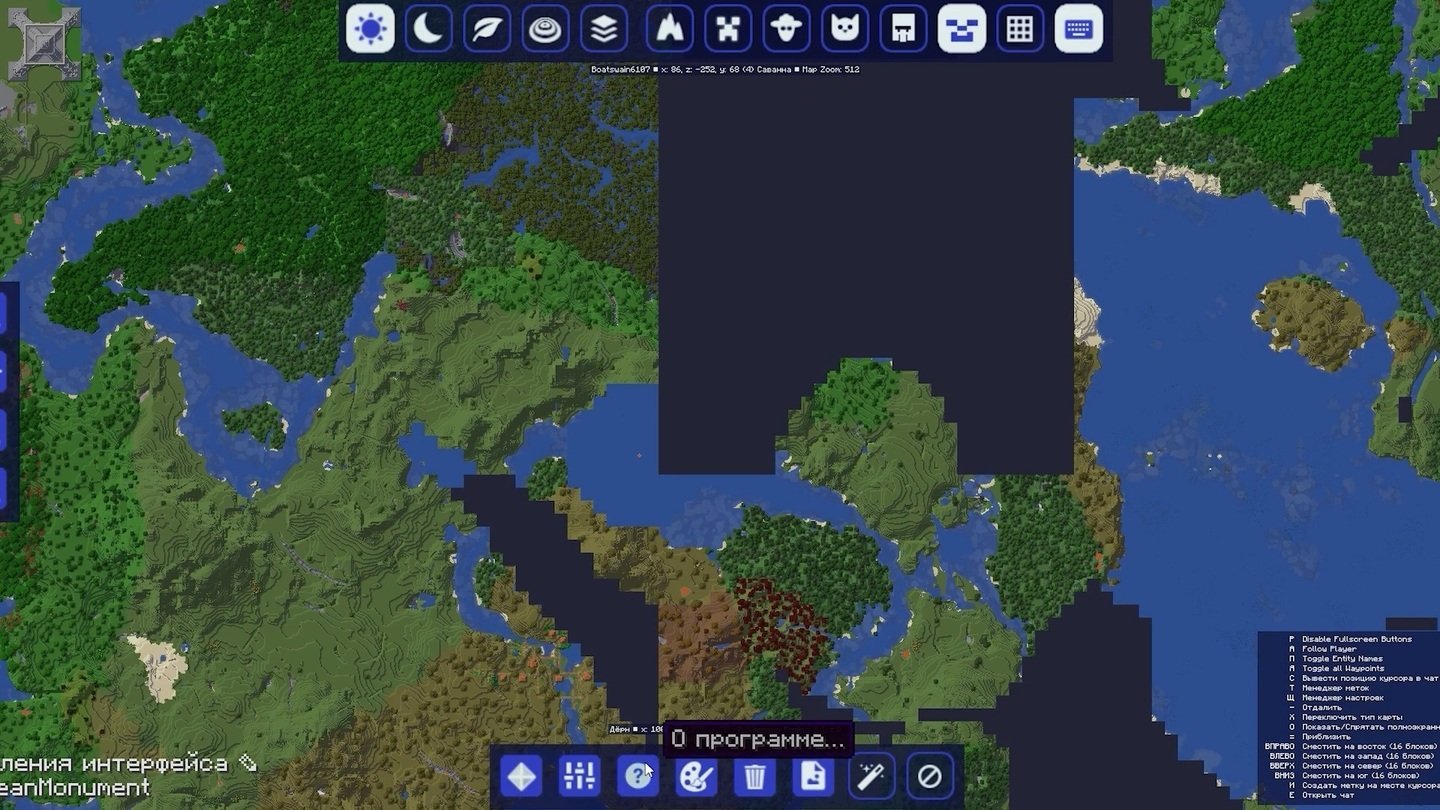Open the About dialog question-mark icon
Image resolution: width=1440 pixels, height=810 pixels.
(x=635, y=775)
